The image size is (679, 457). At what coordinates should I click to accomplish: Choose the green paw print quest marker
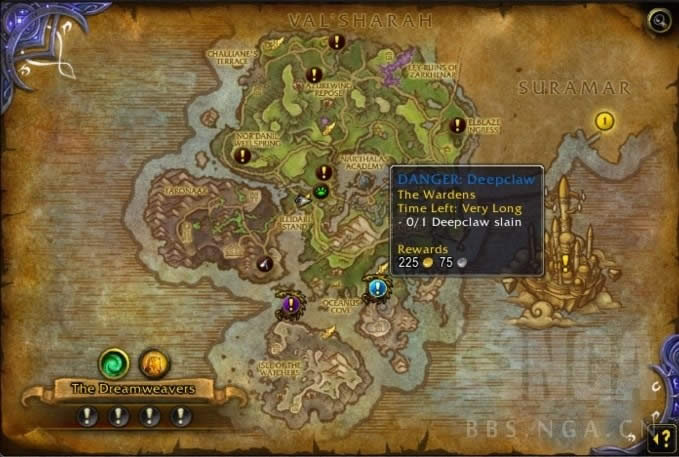tap(321, 191)
